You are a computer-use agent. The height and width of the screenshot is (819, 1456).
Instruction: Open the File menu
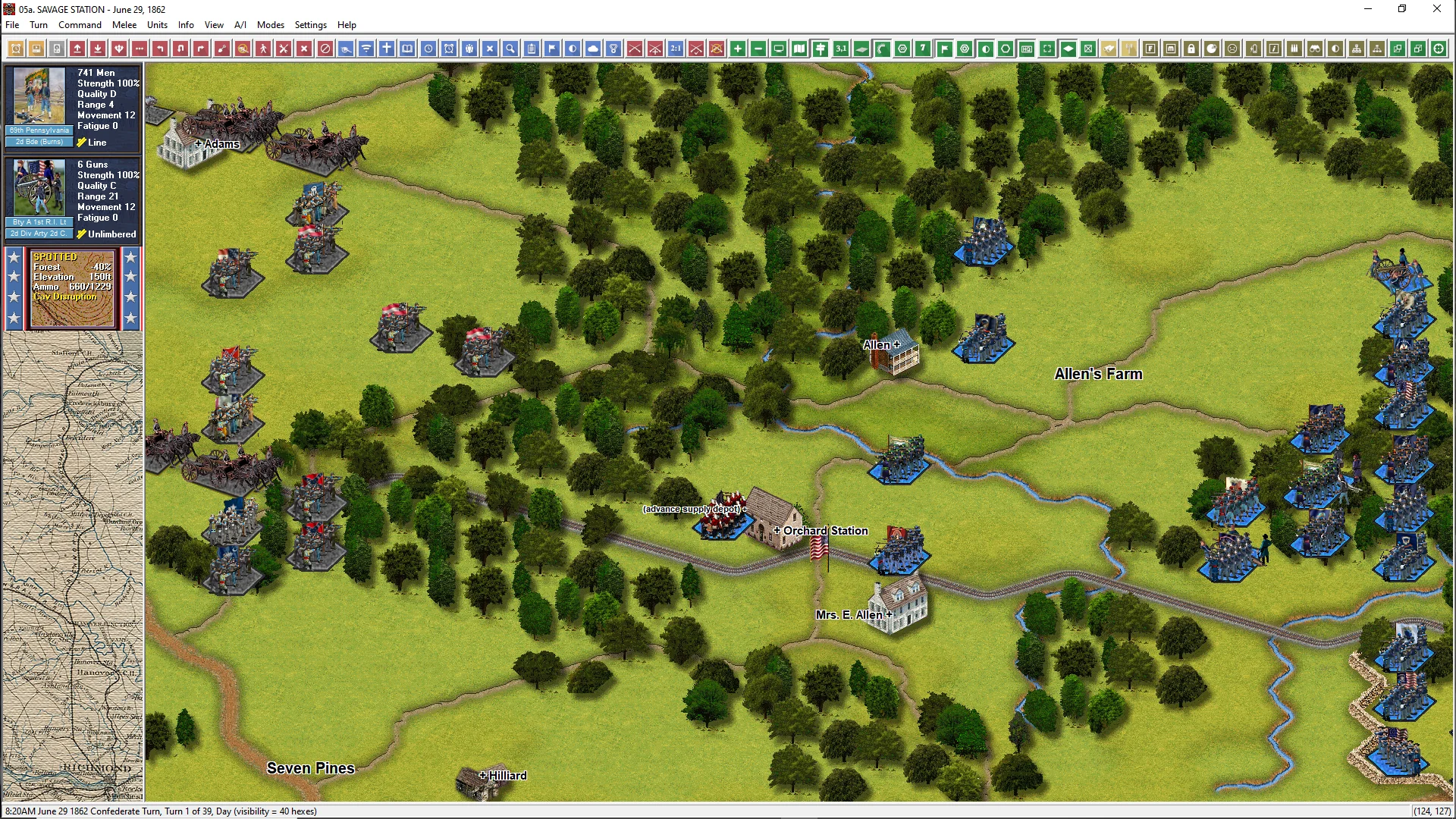click(12, 25)
